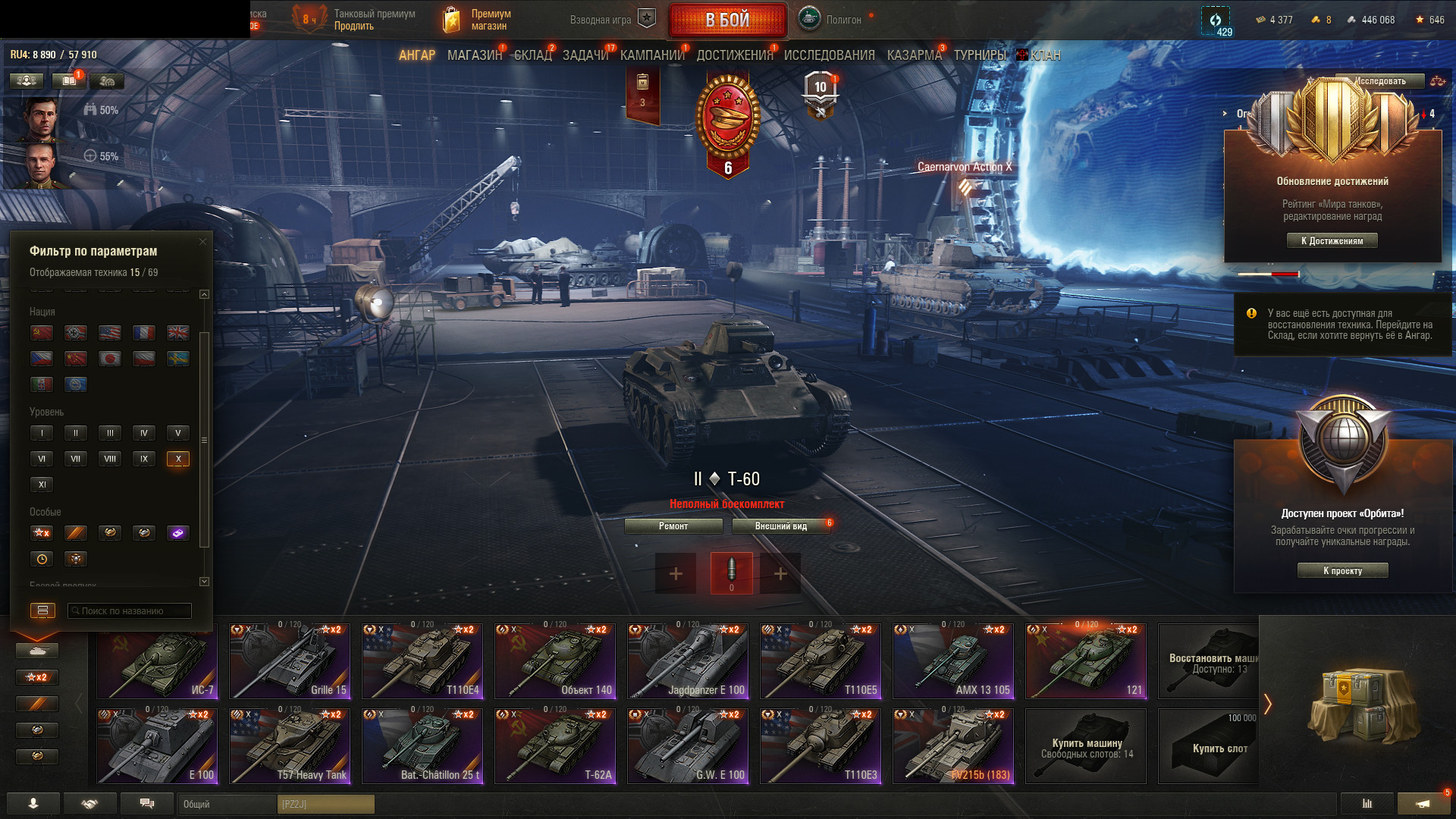Image resolution: width=1456 pixels, height=819 pixels.
Task: Select the T57 Heavy Tank card
Action: 290,746
